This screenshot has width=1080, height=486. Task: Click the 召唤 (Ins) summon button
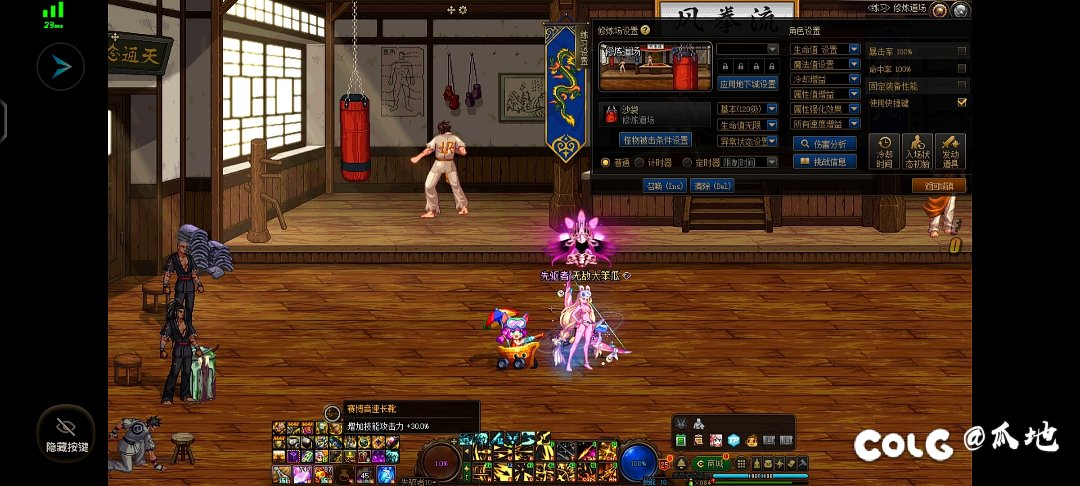664,185
